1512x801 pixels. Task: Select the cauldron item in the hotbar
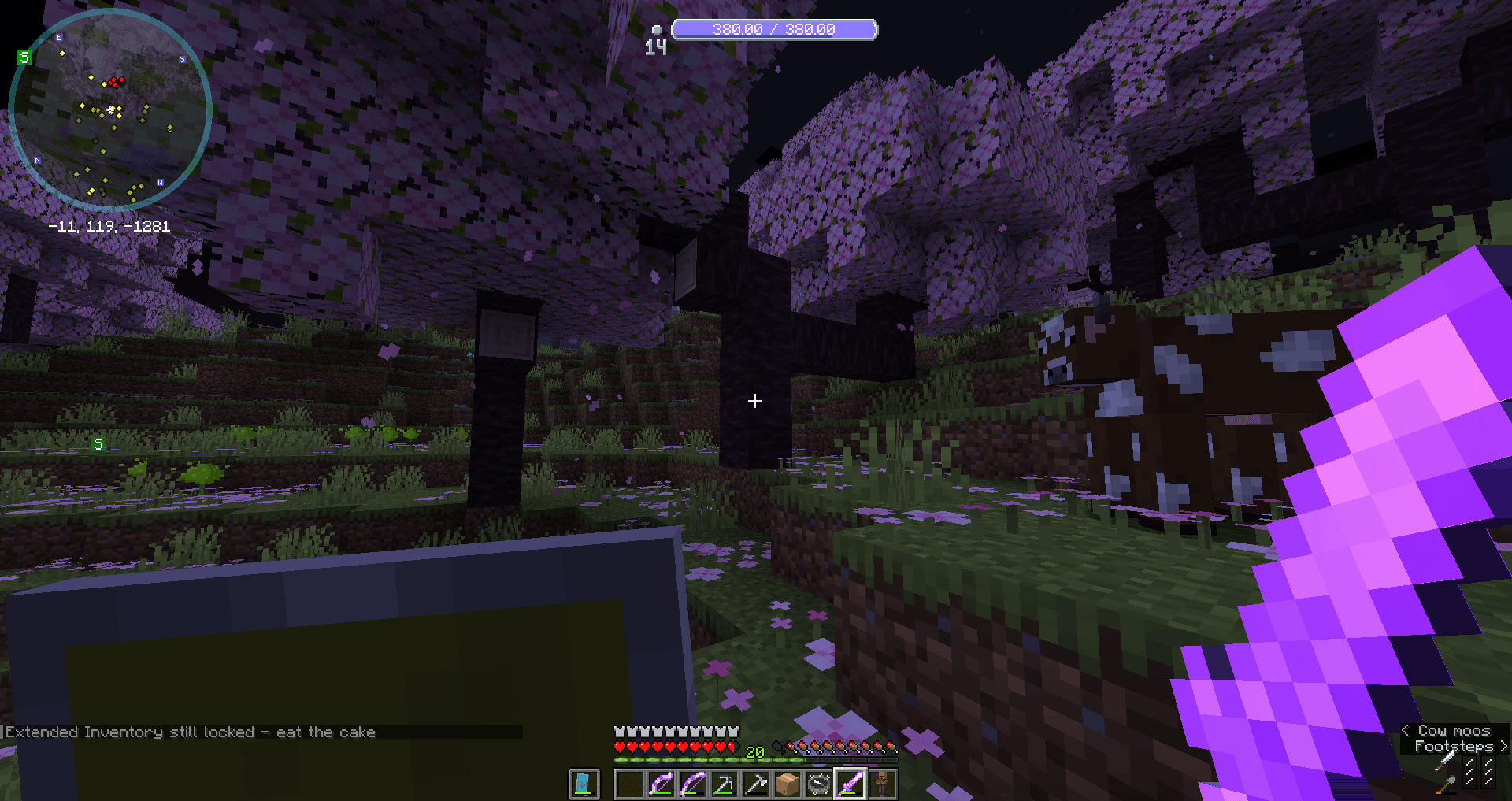click(818, 784)
